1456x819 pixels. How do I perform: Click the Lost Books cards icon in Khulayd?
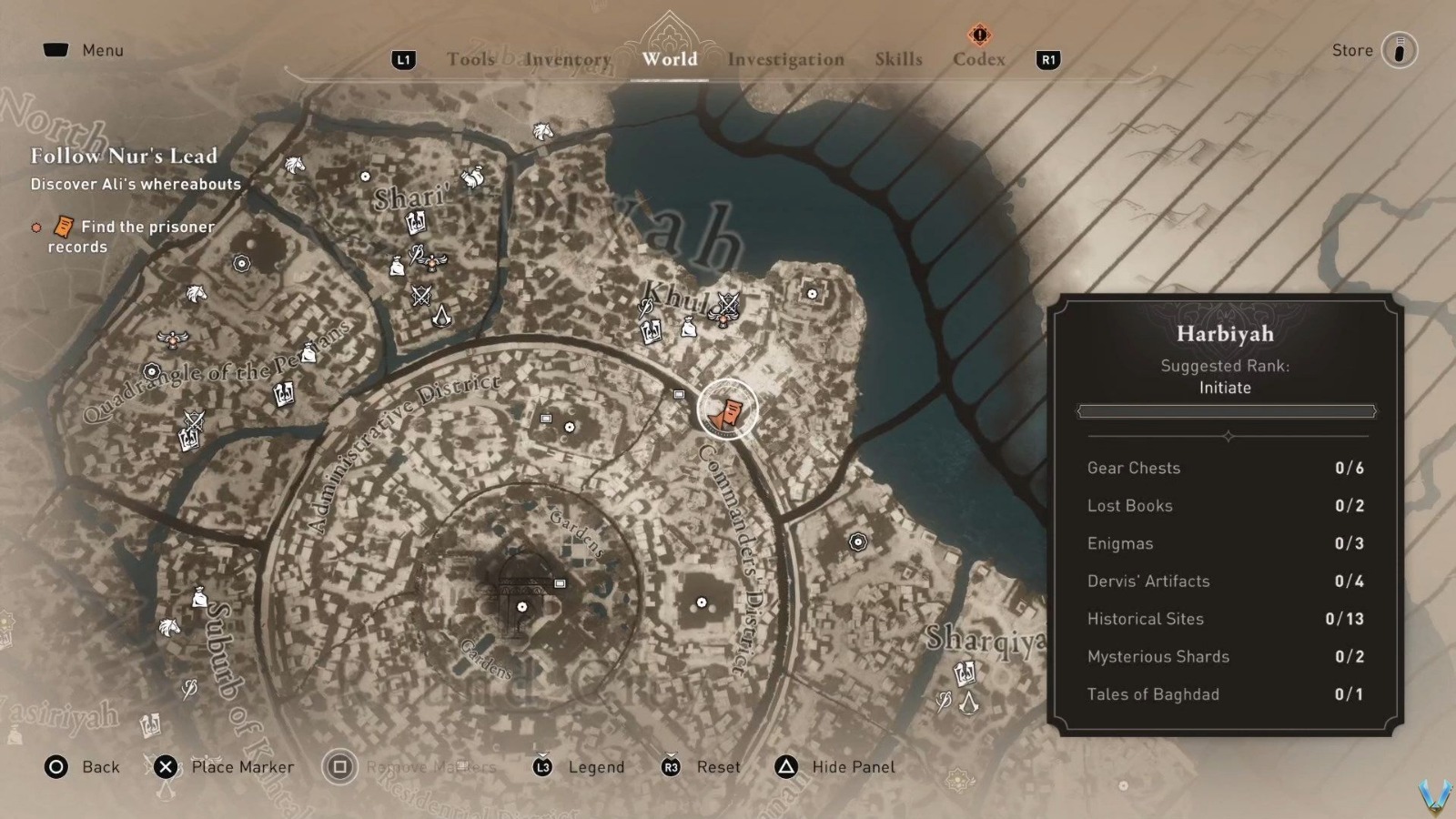pos(650,329)
